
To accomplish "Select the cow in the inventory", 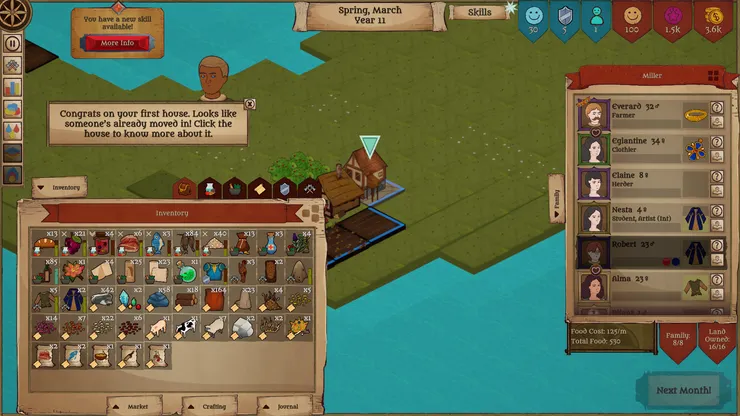I will pos(187,326).
